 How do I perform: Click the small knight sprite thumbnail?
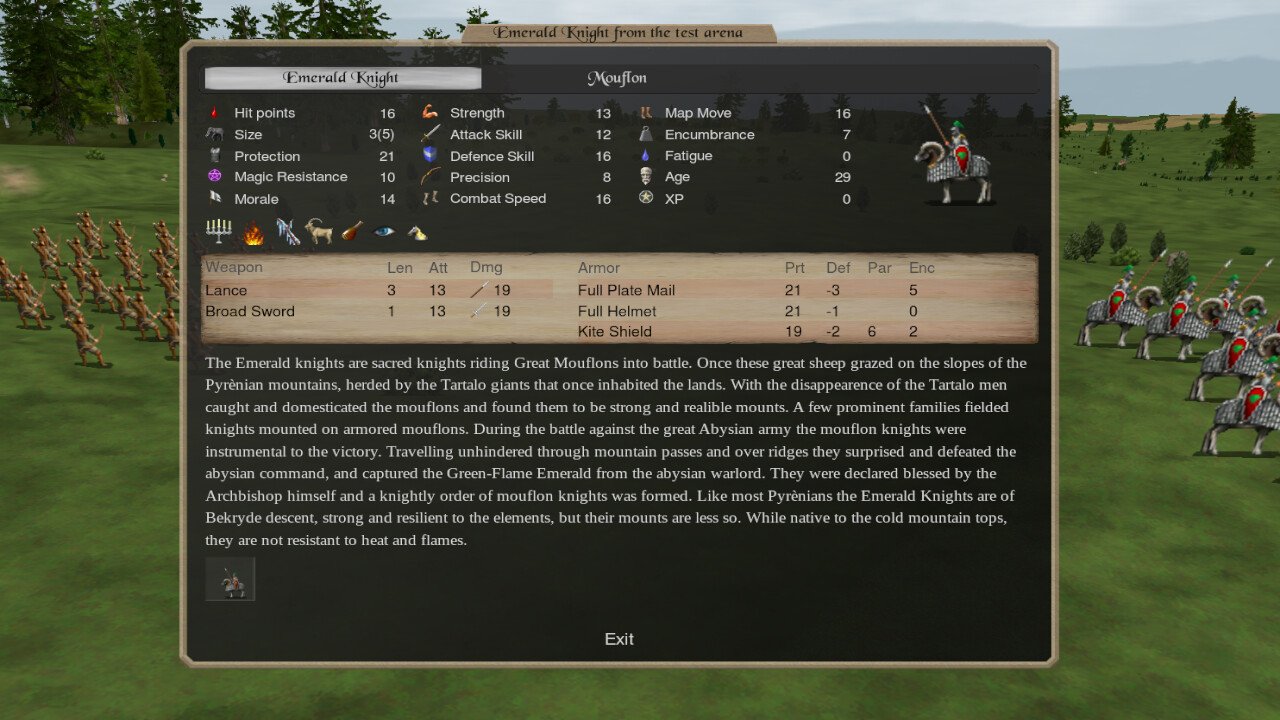(x=229, y=578)
